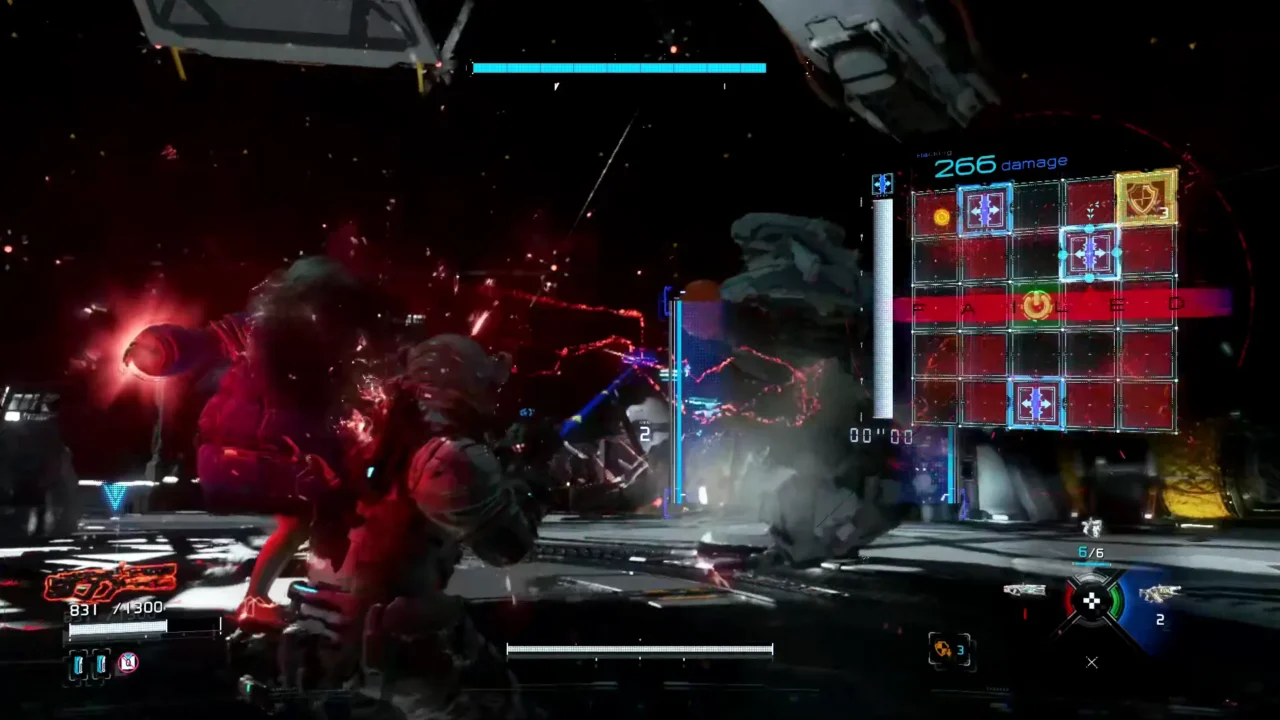Use the orange shield item with count 3

coord(945,650)
